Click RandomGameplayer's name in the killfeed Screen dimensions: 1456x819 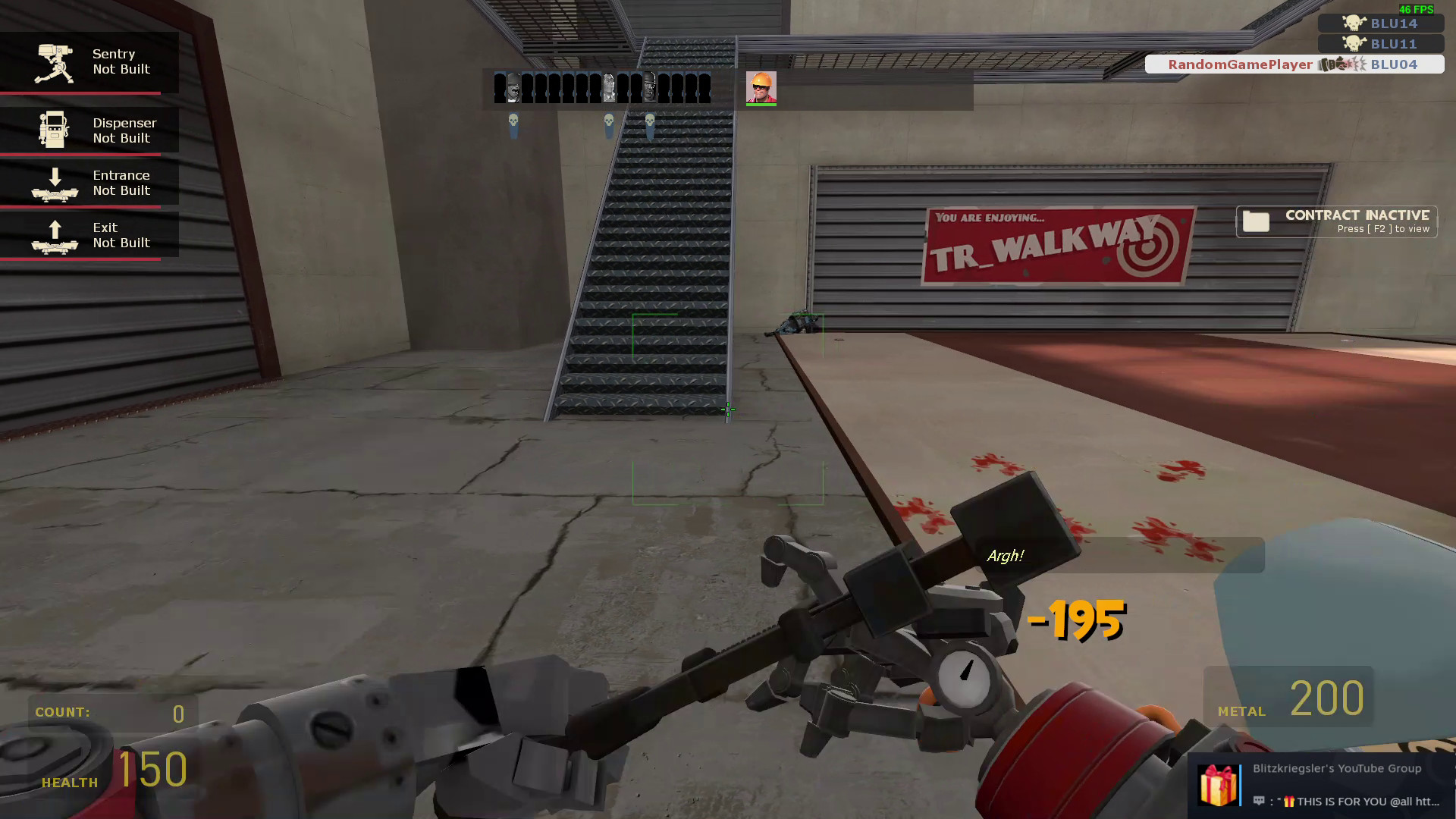click(x=1239, y=64)
